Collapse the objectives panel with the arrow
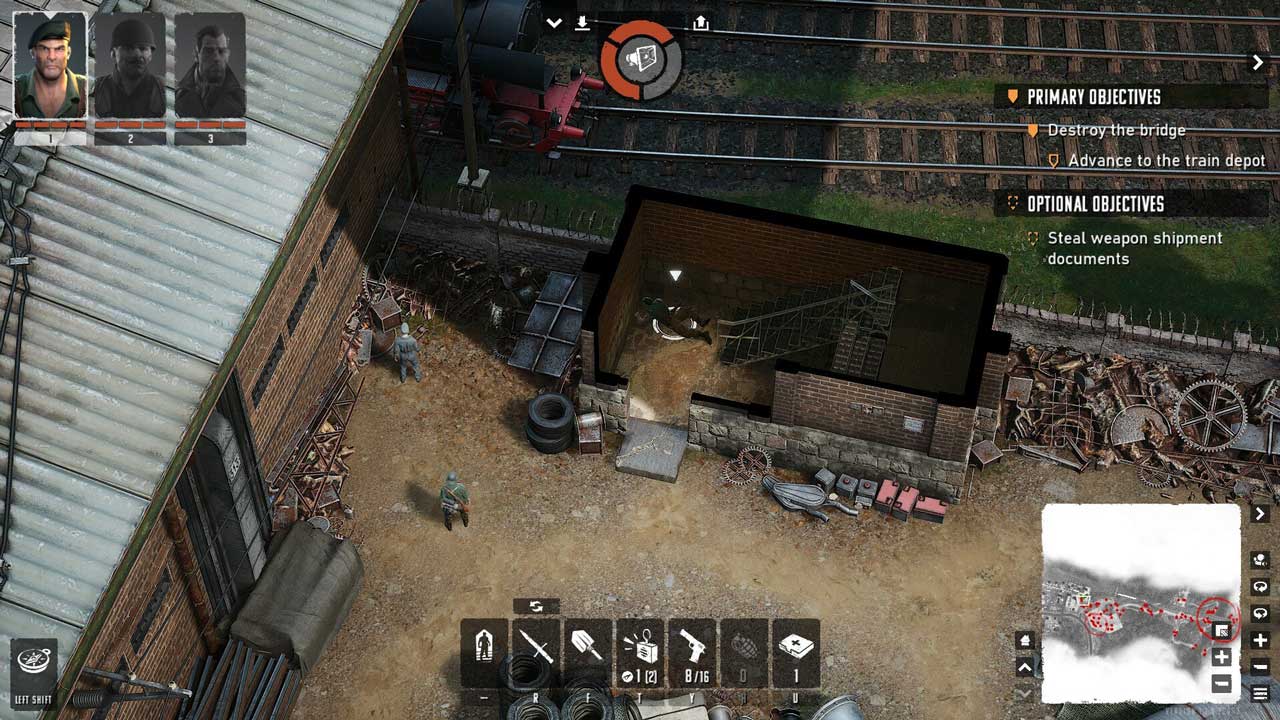 (1258, 63)
